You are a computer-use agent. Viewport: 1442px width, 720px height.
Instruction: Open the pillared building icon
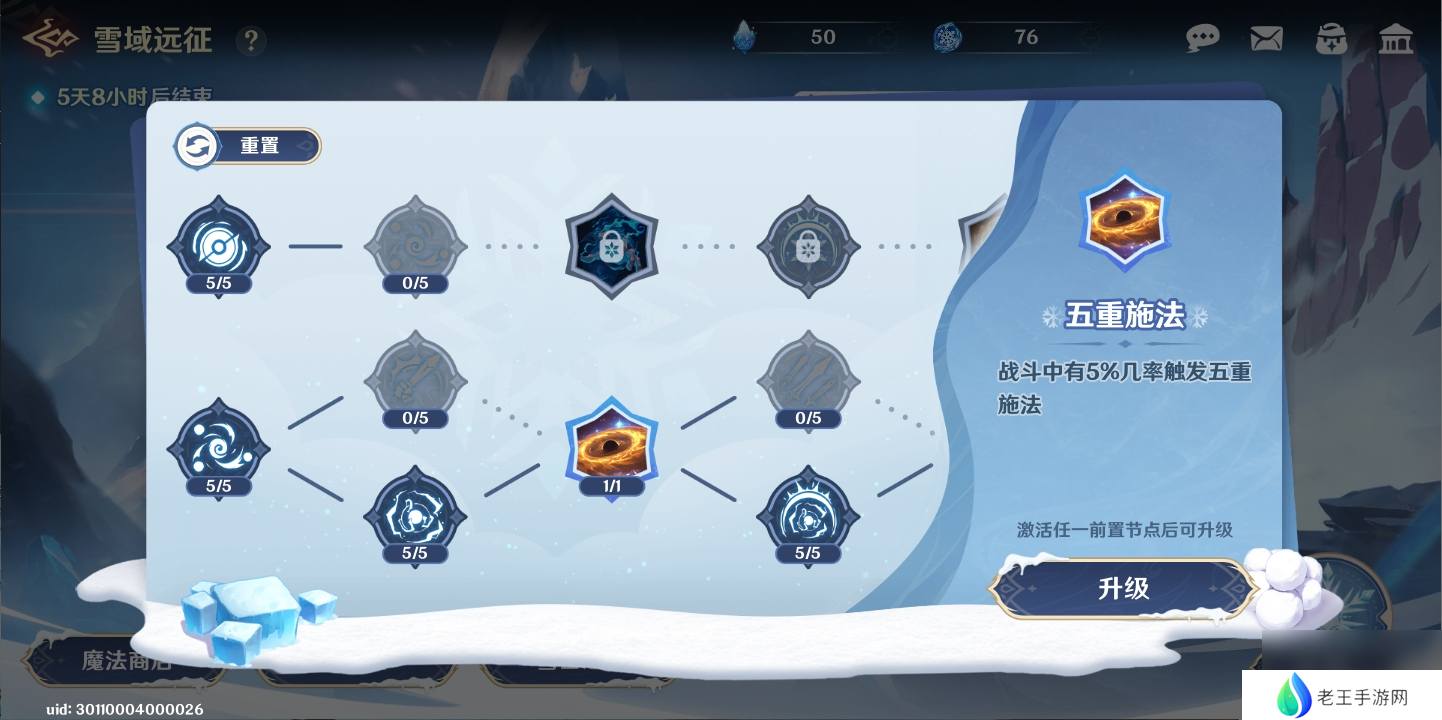click(x=1395, y=39)
